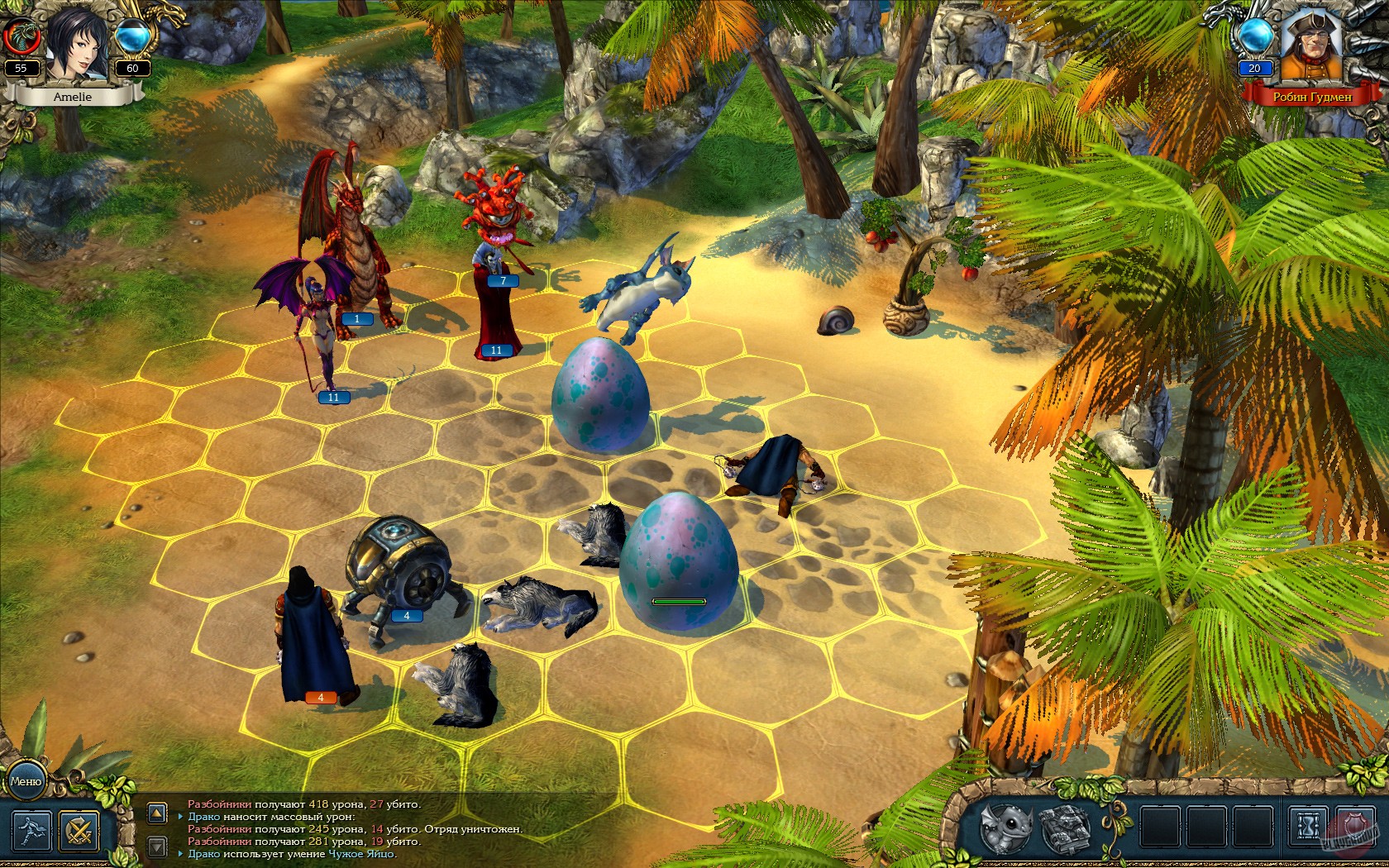This screenshot has width=1389, height=868.
Task: Click the Defend shield icon
Action: point(1355,825)
